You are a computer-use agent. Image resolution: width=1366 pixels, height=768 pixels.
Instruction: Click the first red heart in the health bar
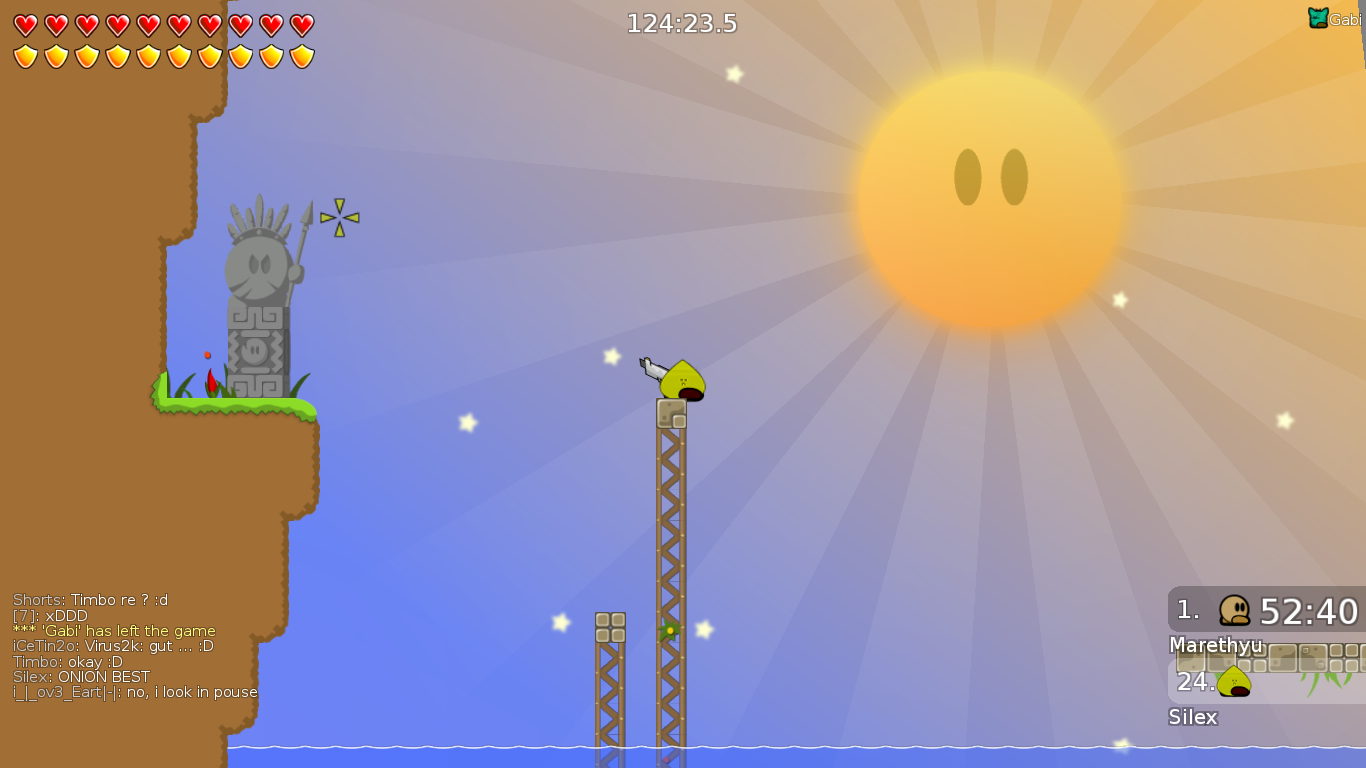click(x=25, y=24)
